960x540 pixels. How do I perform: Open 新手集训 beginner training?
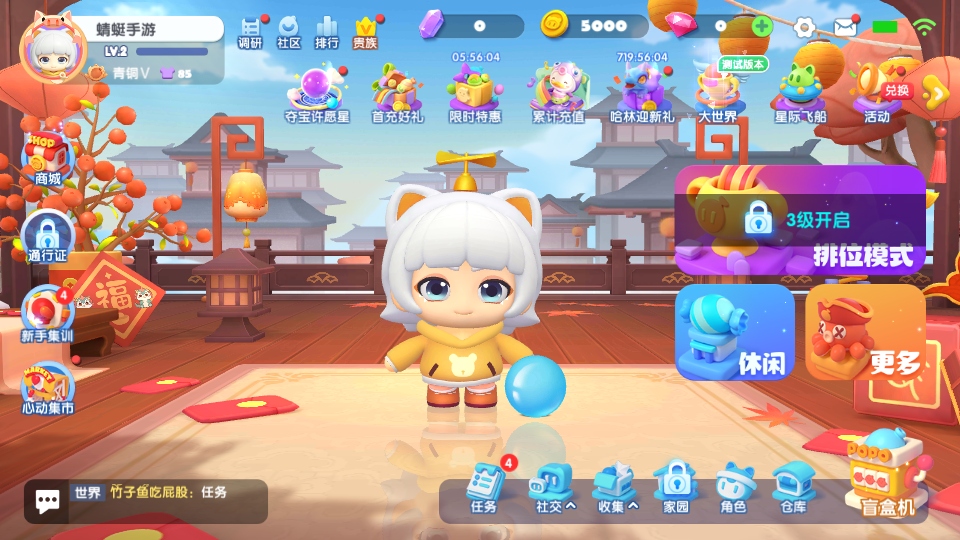click(47, 315)
